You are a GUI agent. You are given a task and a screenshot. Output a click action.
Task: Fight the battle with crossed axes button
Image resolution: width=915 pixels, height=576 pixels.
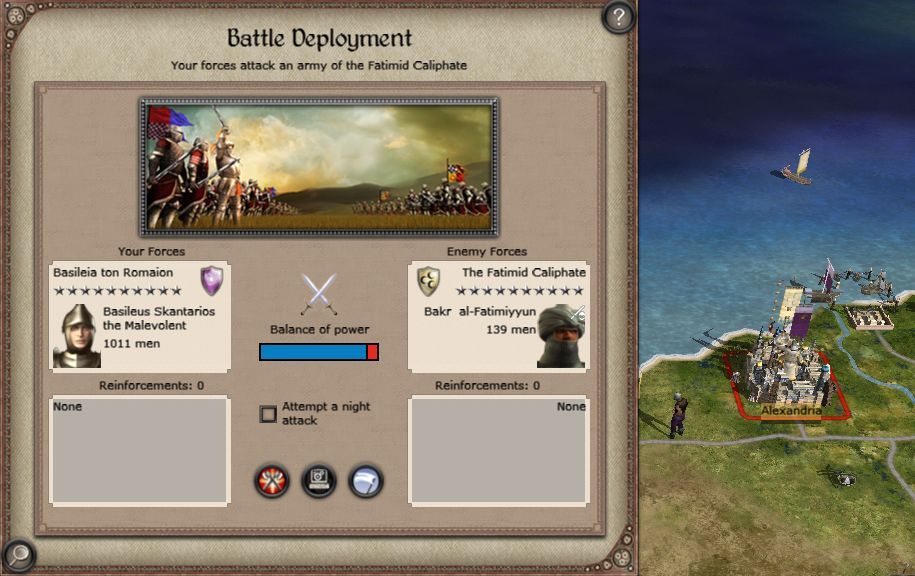tap(272, 481)
